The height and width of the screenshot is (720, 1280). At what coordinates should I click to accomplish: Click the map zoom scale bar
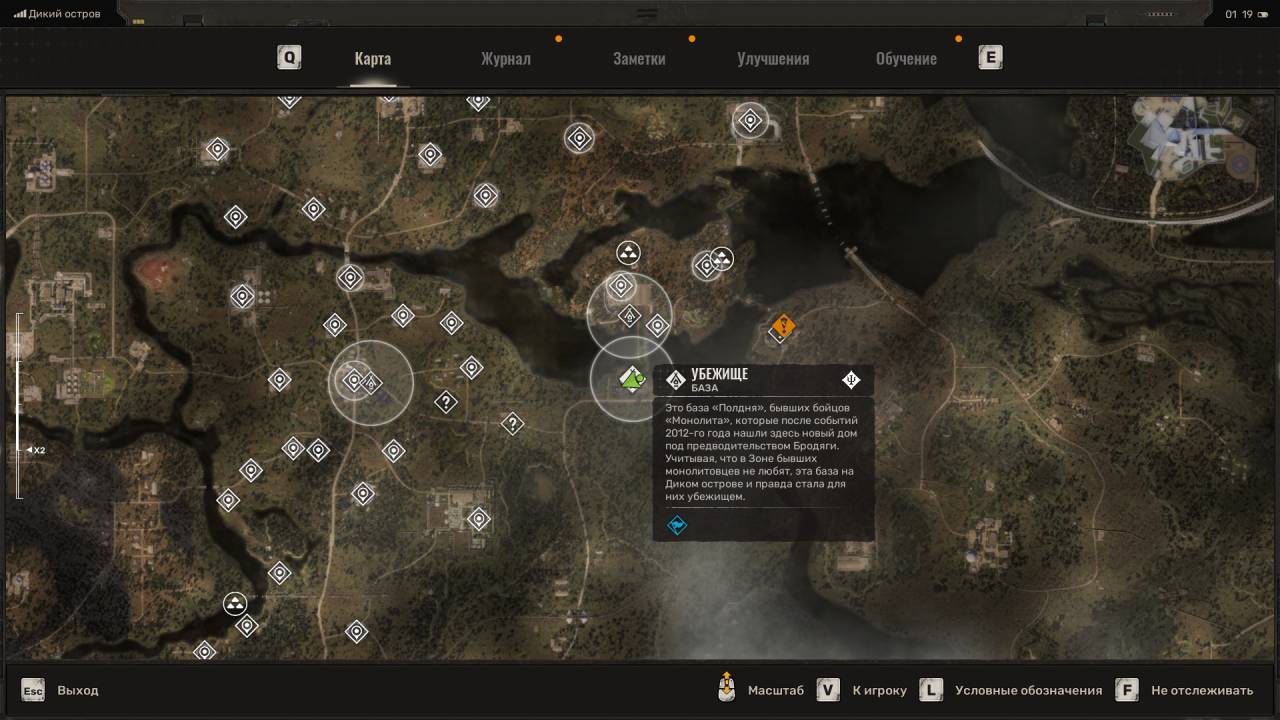[x=18, y=405]
